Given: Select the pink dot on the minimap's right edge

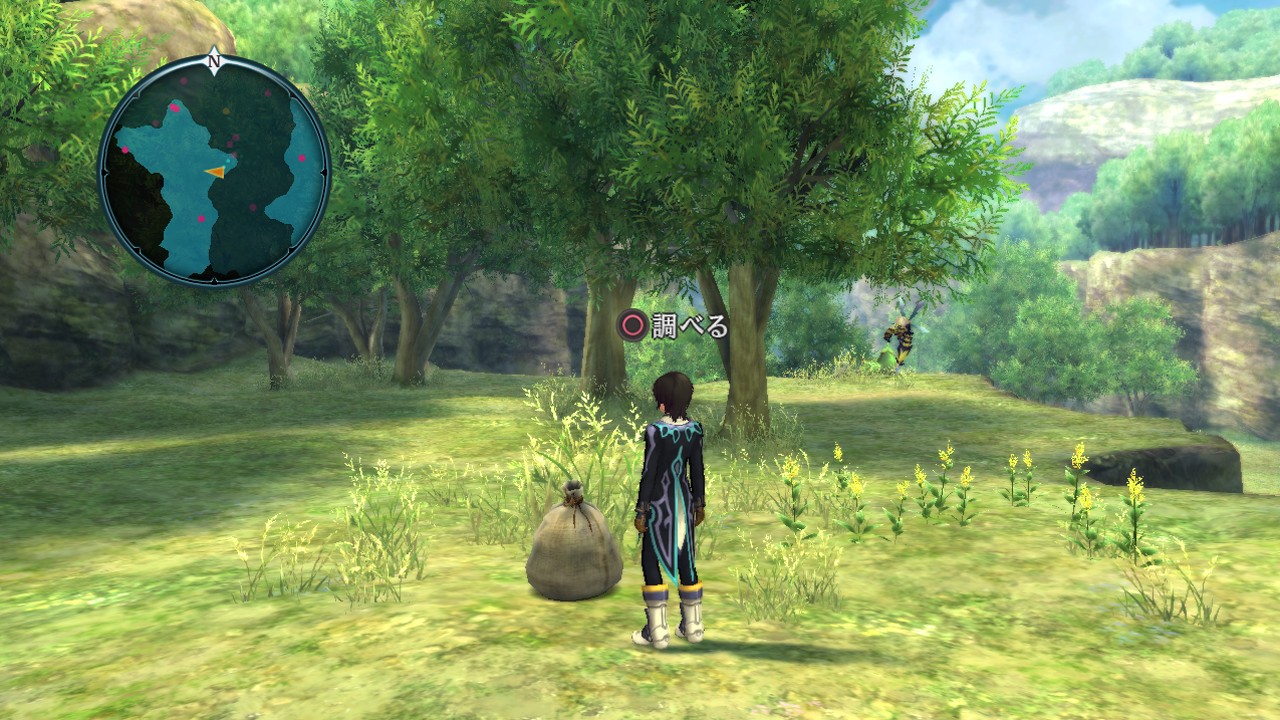Looking at the screenshot, I should coord(301,157).
